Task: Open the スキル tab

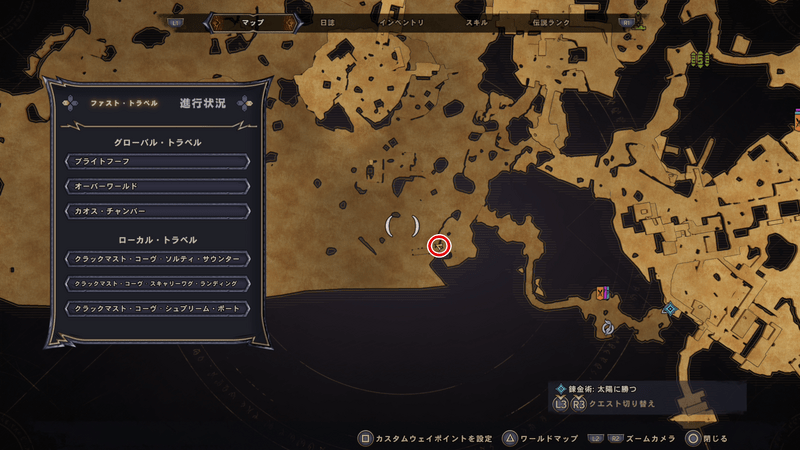Action: click(x=478, y=21)
